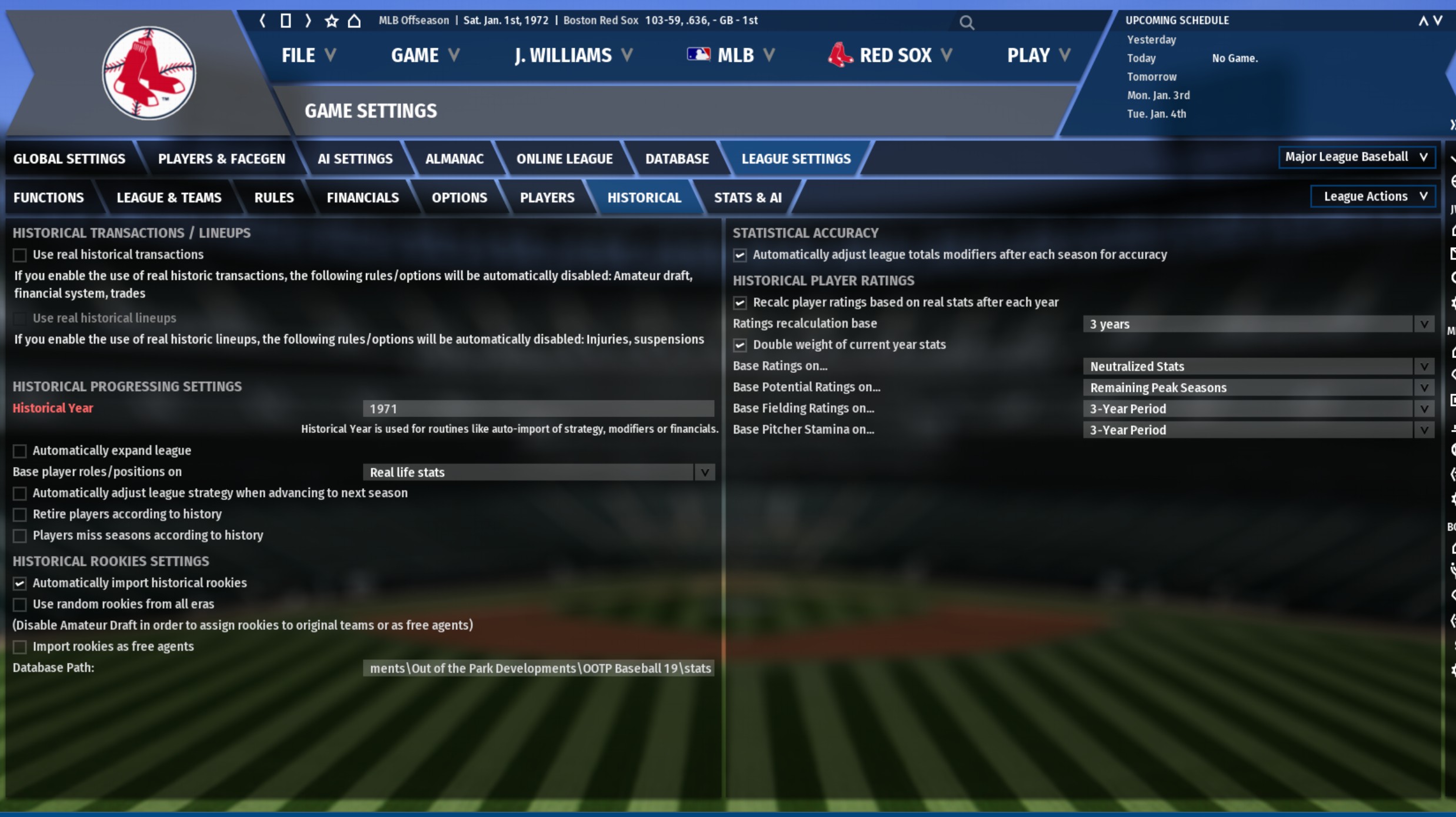Switch to the GLOBAL SETTINGS tab
This screenshot has width=1456, height=817.
tap(69, 159)
